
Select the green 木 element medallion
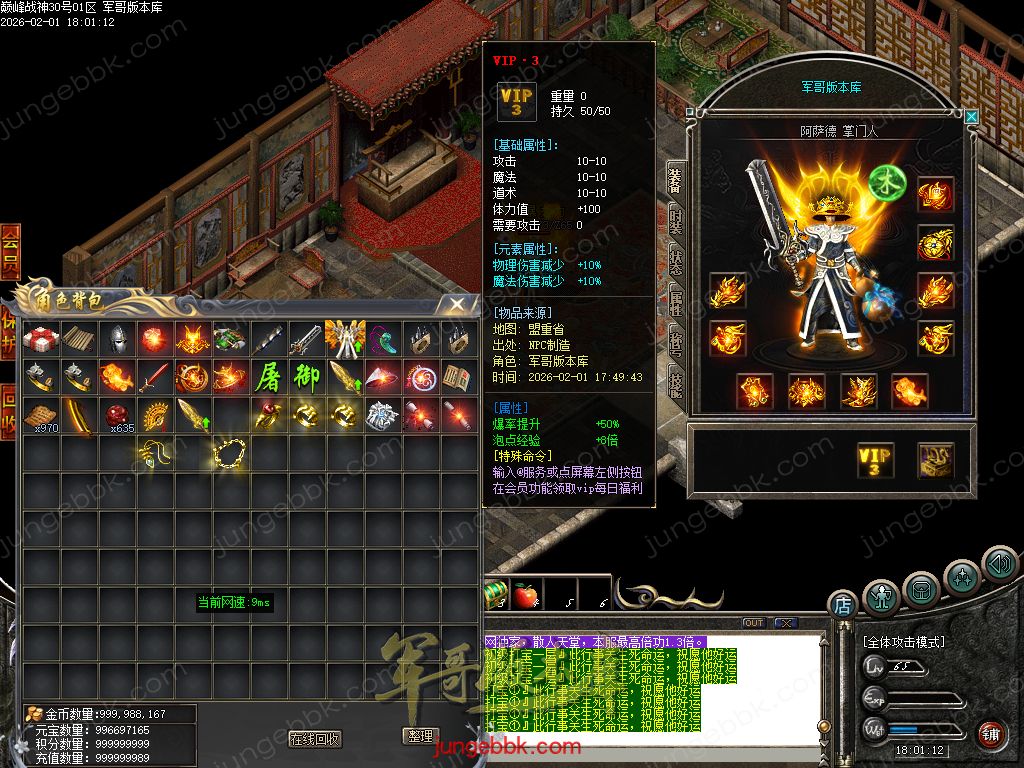885,182
